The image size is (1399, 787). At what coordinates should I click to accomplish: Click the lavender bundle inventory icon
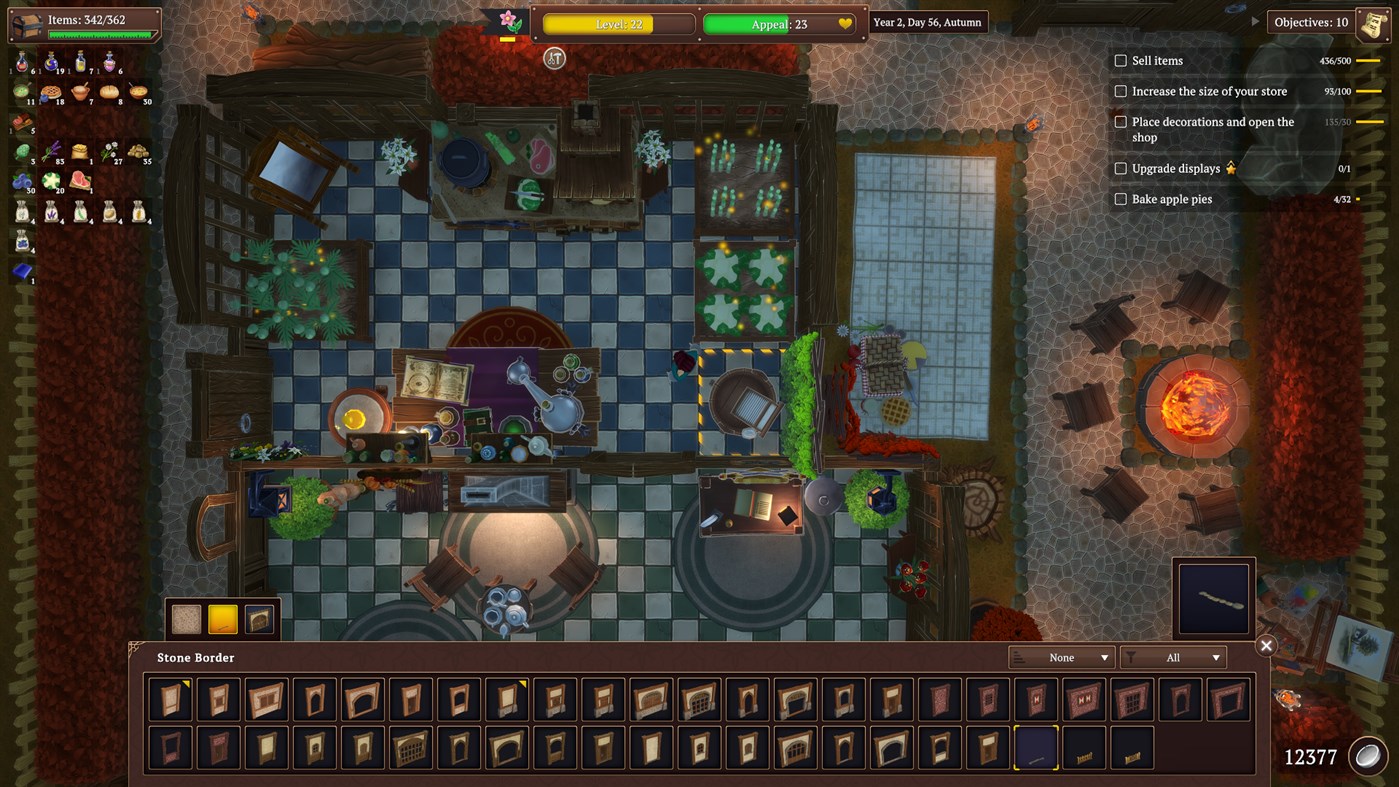(x=51, y=151)
